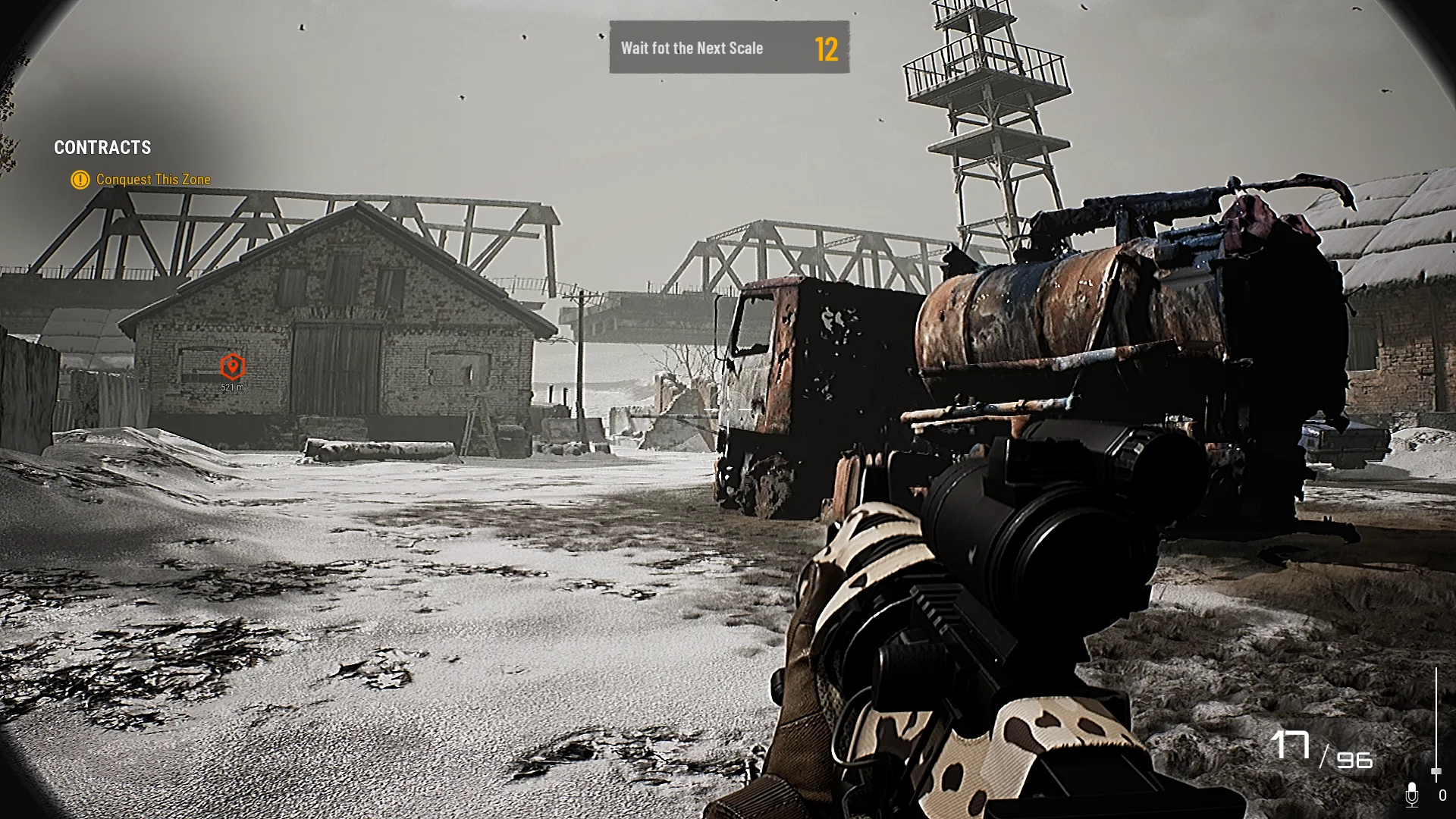The width and height of the screenshot is (1456, 819).
Task: Click the yellow contract alert icon
Action: (x=80, y=180)
